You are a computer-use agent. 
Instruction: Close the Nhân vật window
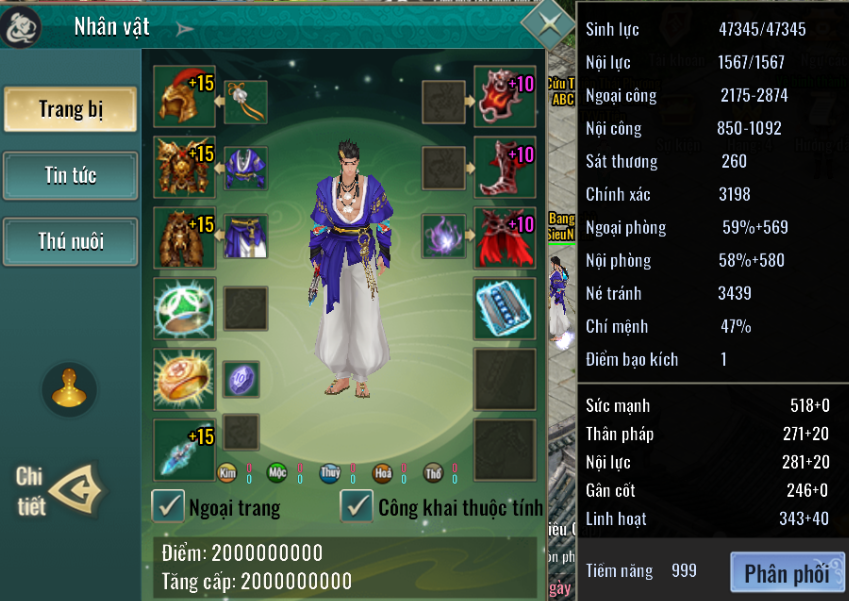(547, 22)
